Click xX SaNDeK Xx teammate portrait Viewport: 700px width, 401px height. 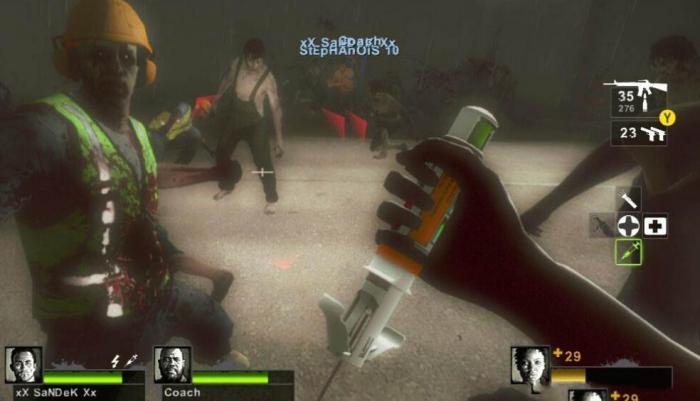(23, 365)
